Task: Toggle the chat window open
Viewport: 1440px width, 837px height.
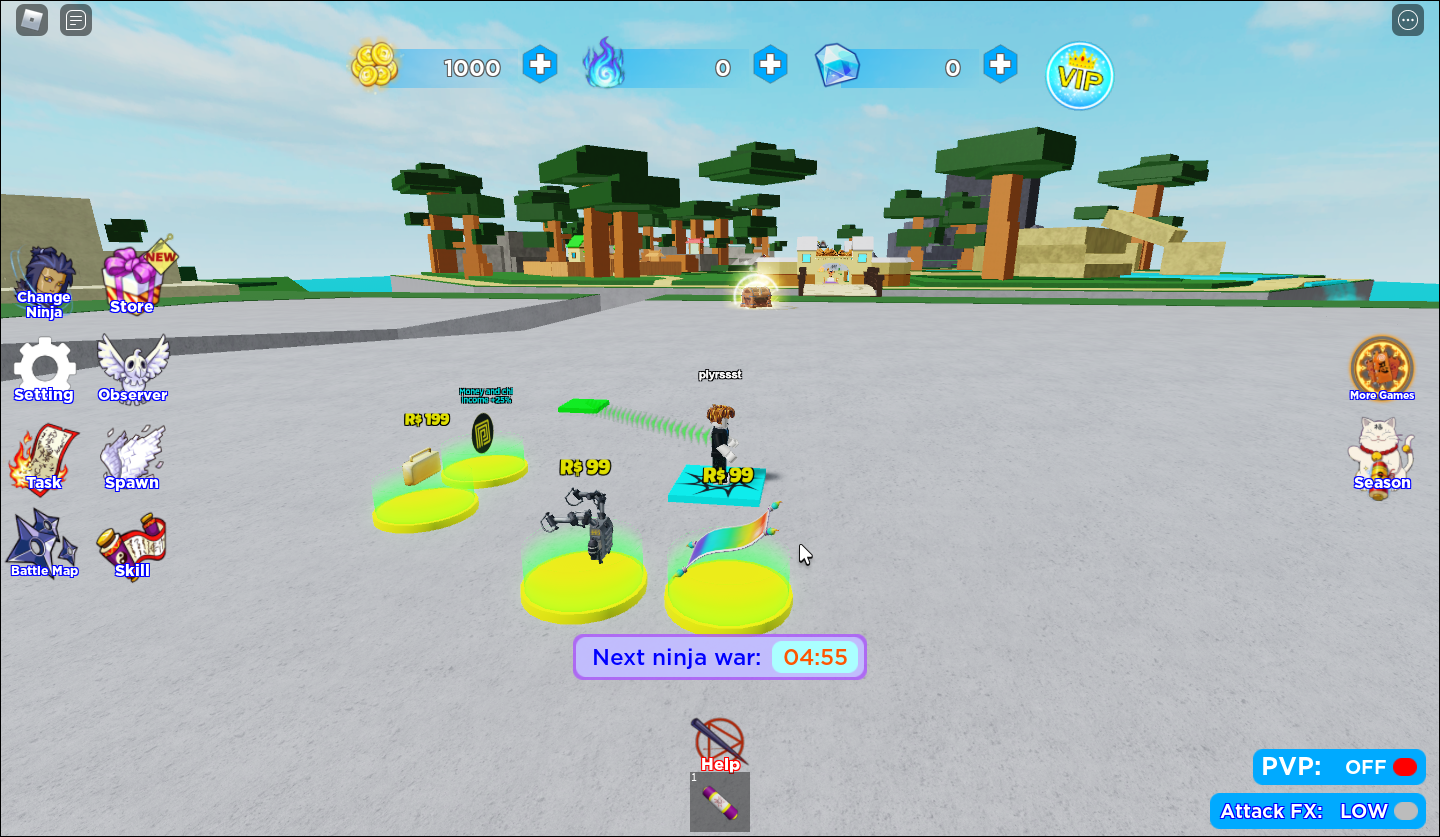Action: [x=75, y=19]
